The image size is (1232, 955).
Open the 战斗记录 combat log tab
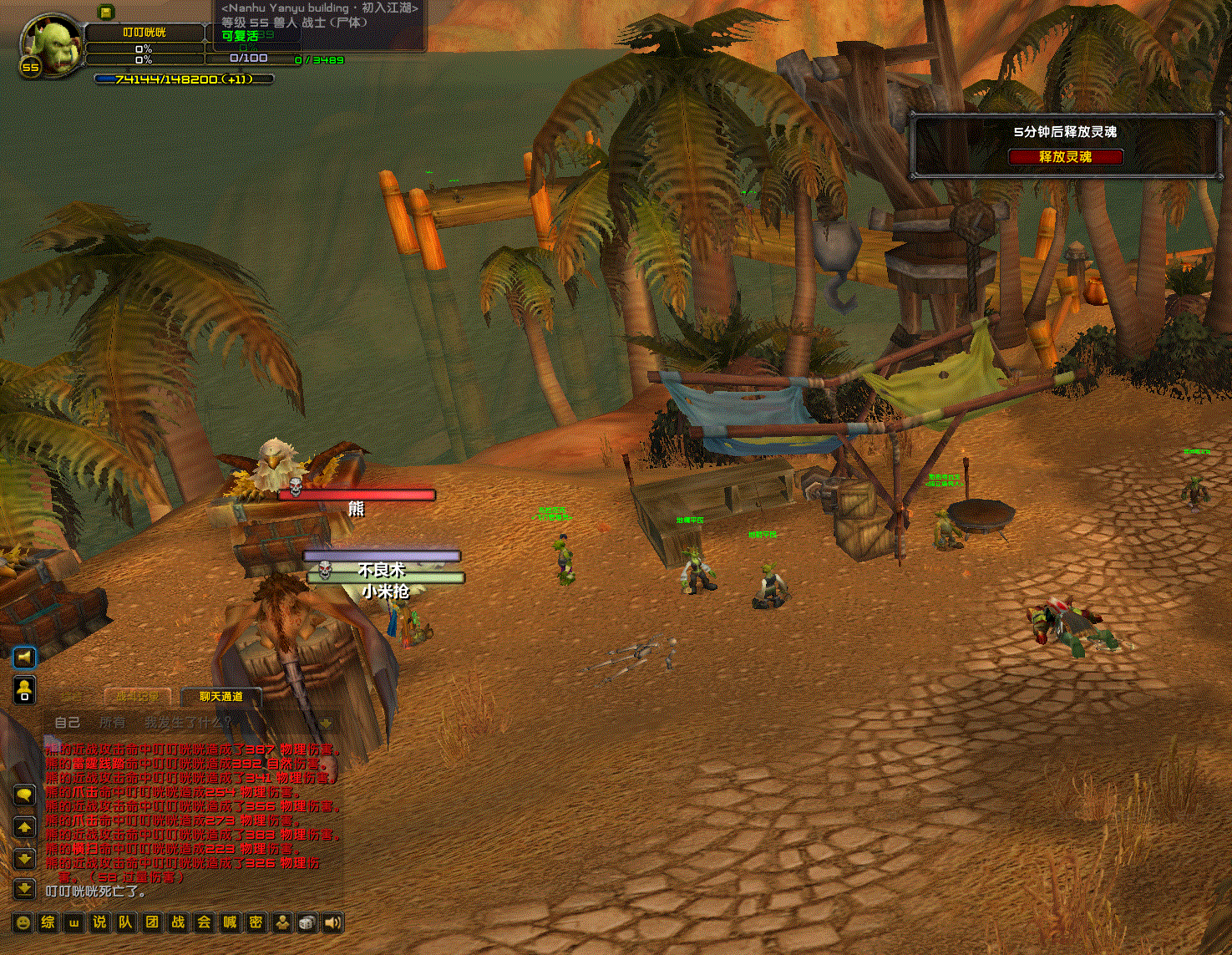coord(138,696)
